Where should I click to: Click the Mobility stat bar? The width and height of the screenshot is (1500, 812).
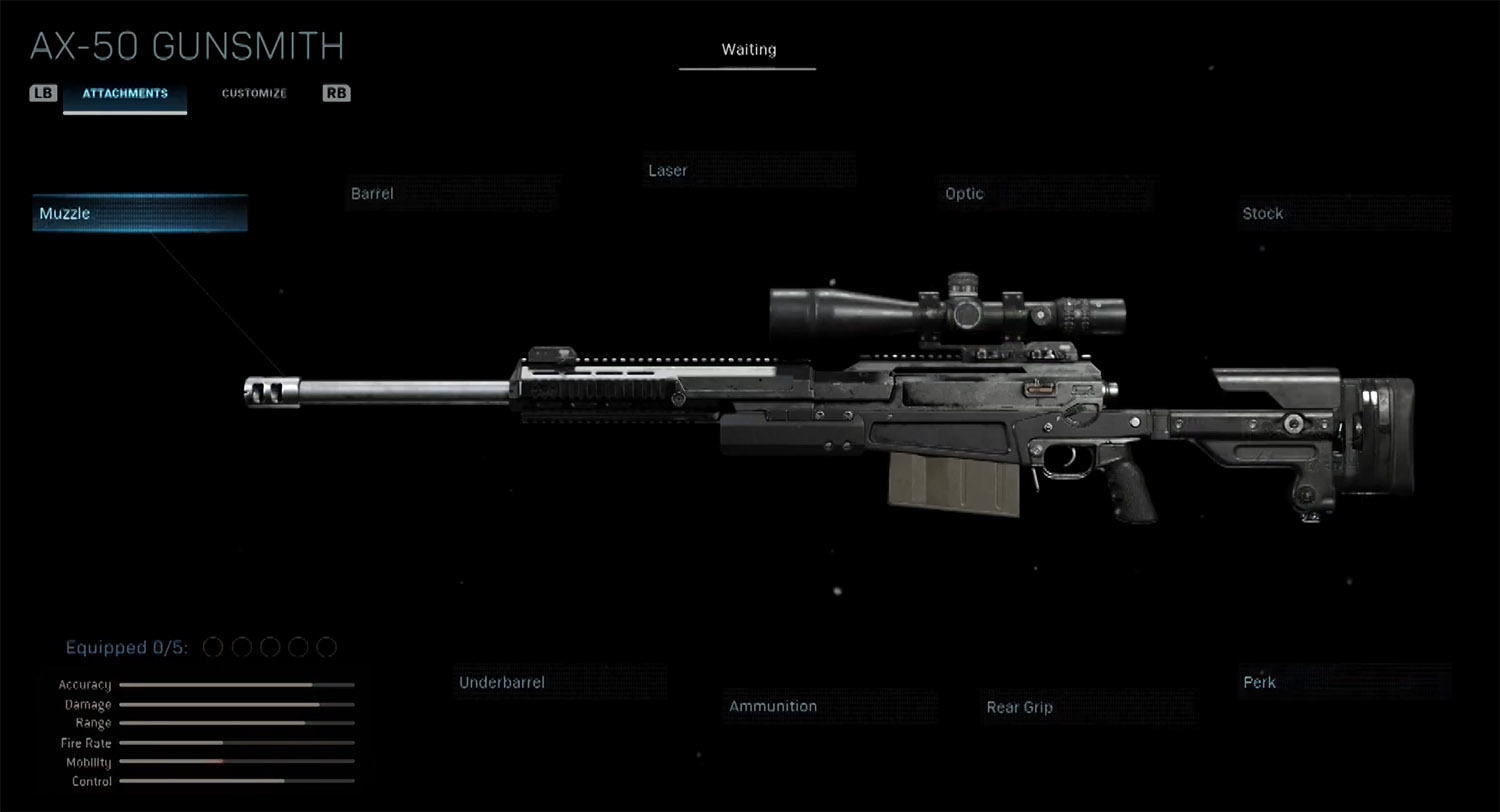(235, 762)
